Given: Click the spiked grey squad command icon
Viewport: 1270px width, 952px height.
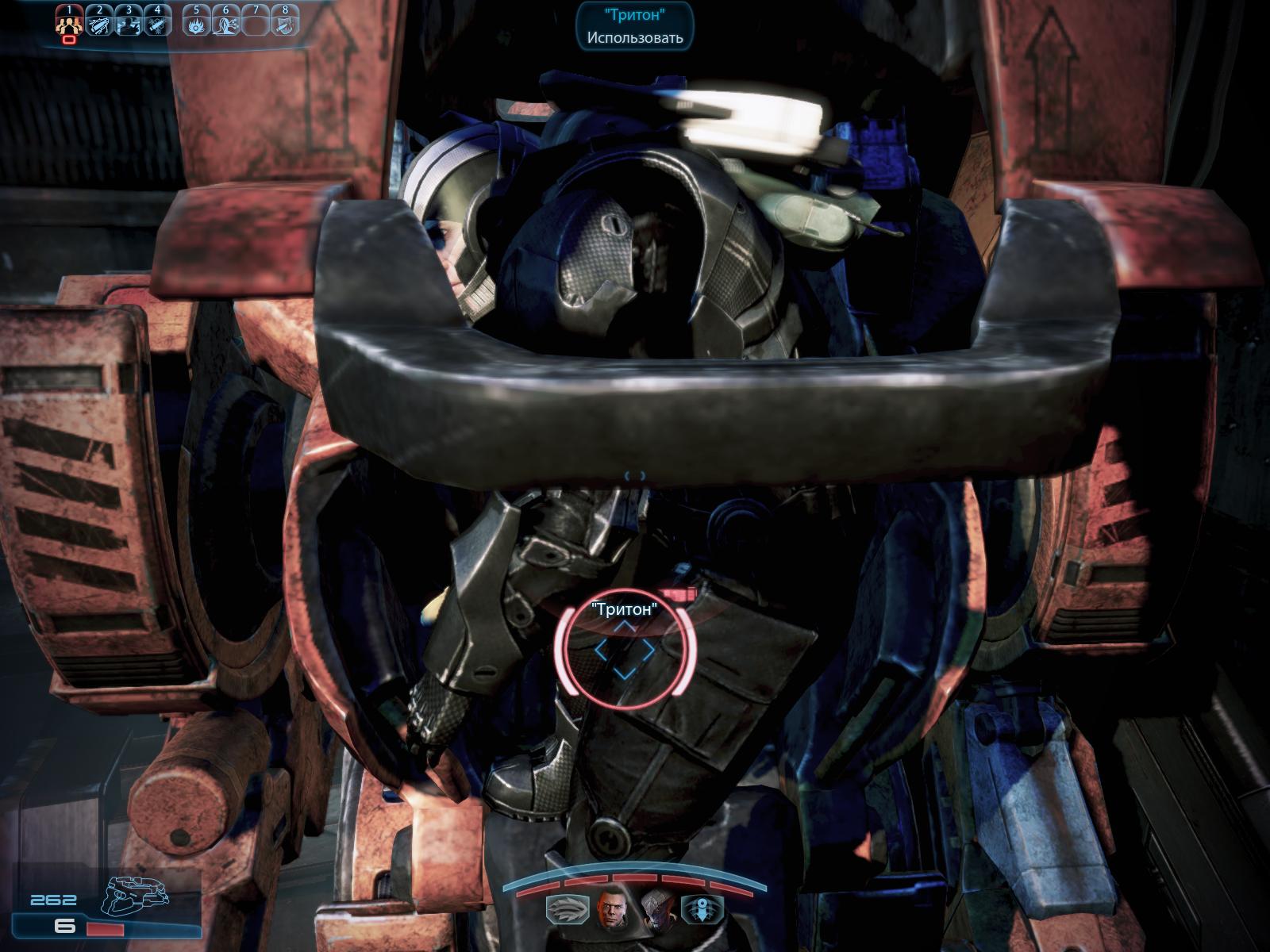Looking at the screenshot, I should (567, 909).
